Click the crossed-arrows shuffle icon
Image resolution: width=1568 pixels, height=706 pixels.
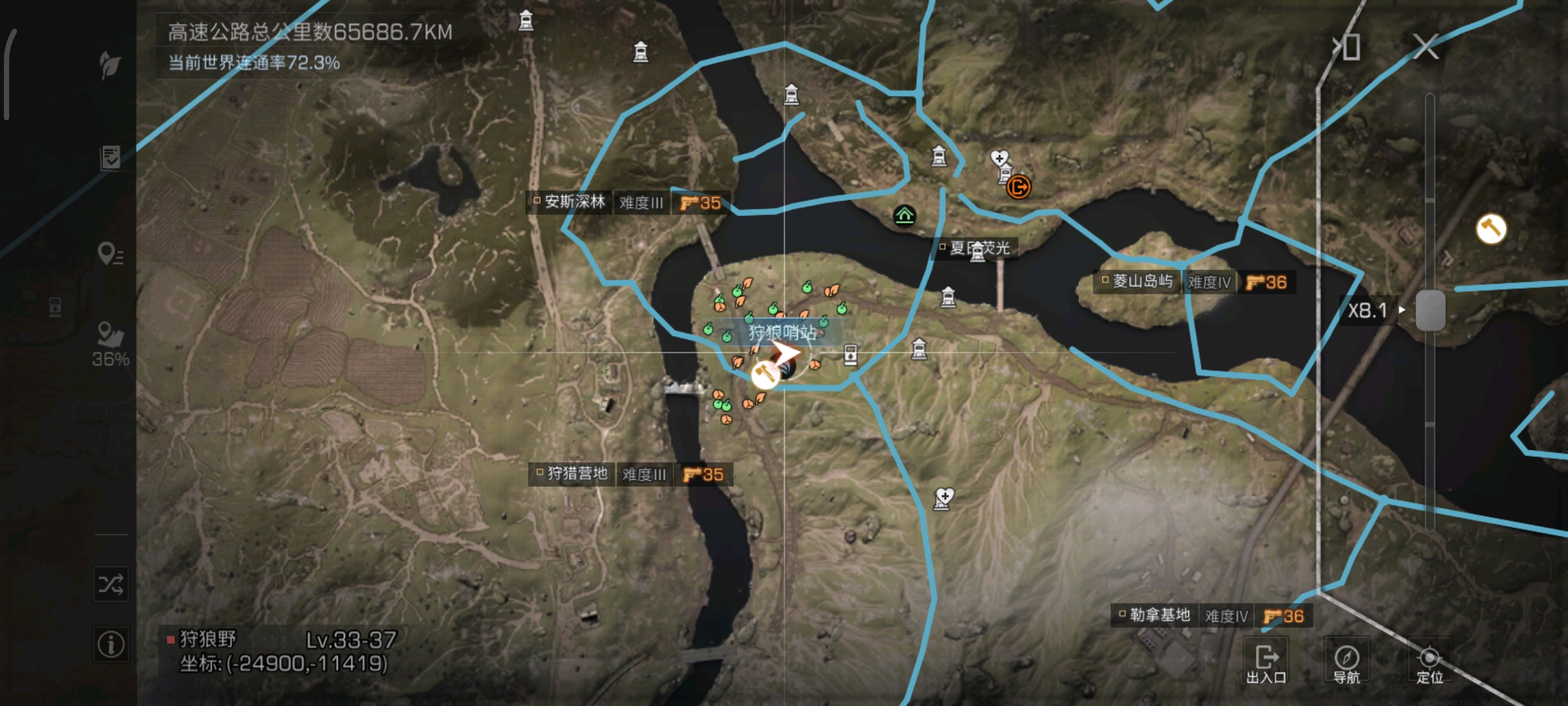[x=110, y=584]
